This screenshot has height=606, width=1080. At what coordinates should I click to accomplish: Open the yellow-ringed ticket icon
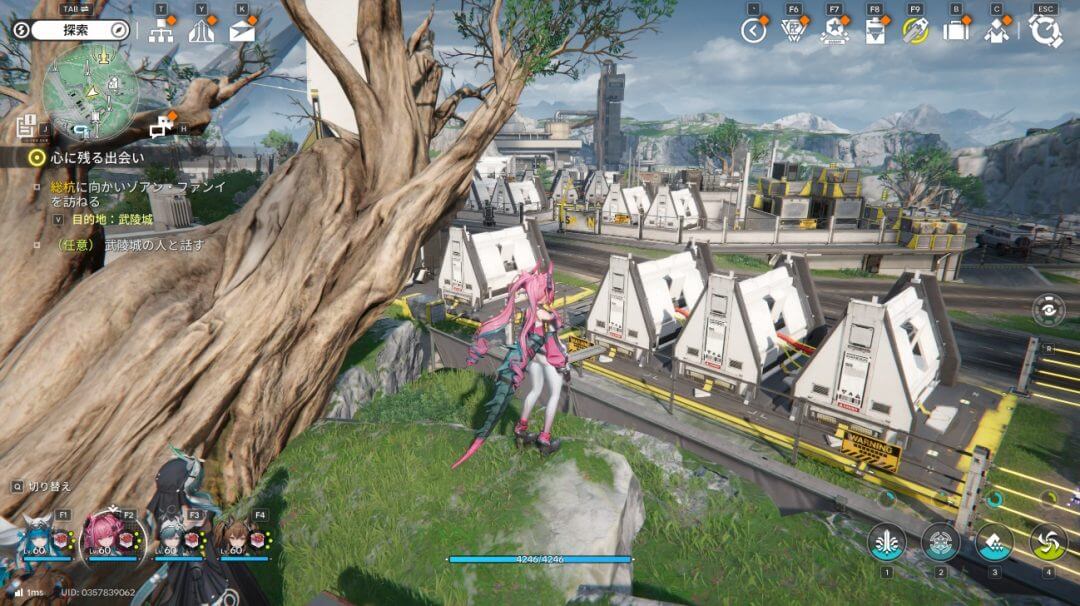915,31
